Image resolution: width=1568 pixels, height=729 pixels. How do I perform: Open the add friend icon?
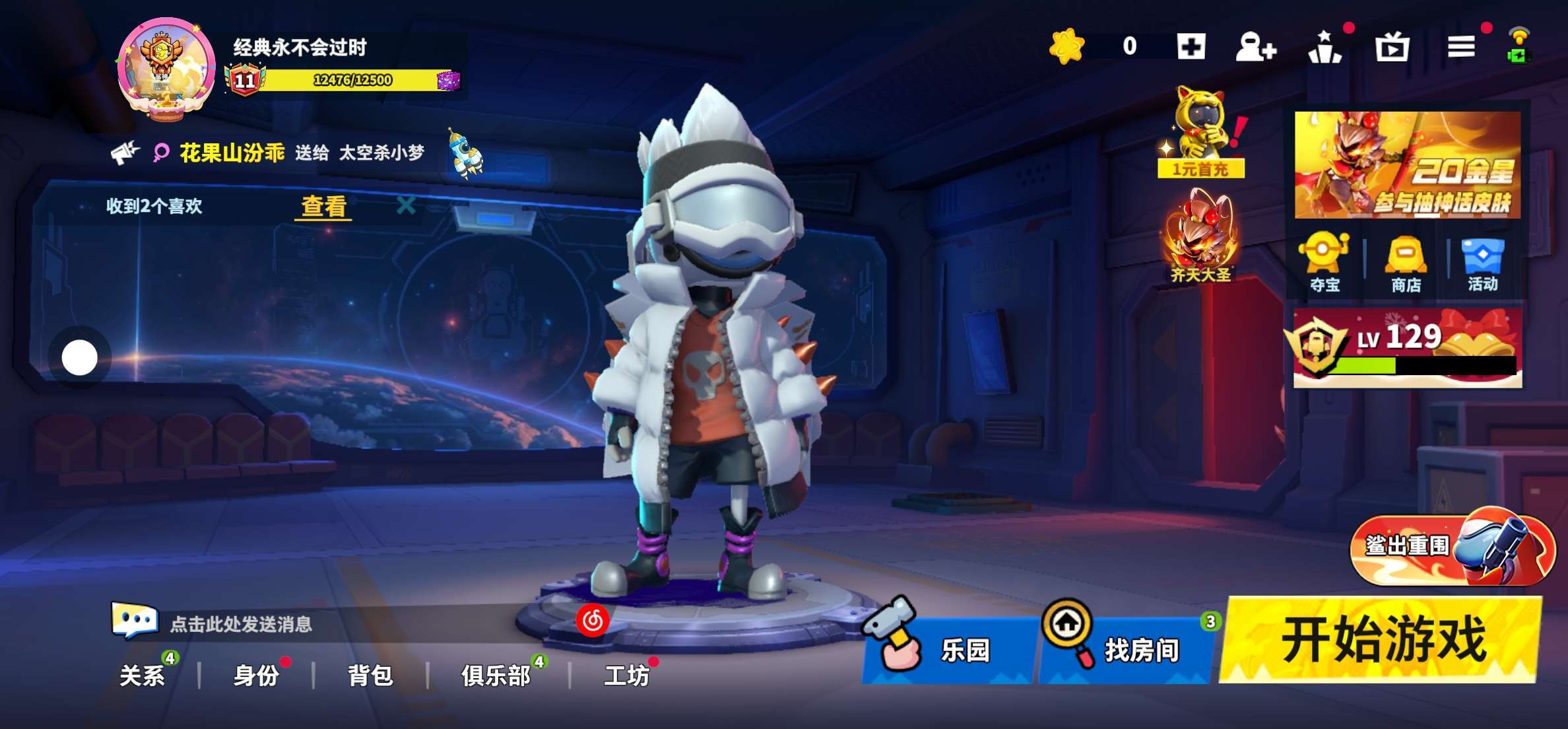point(1255,48)
